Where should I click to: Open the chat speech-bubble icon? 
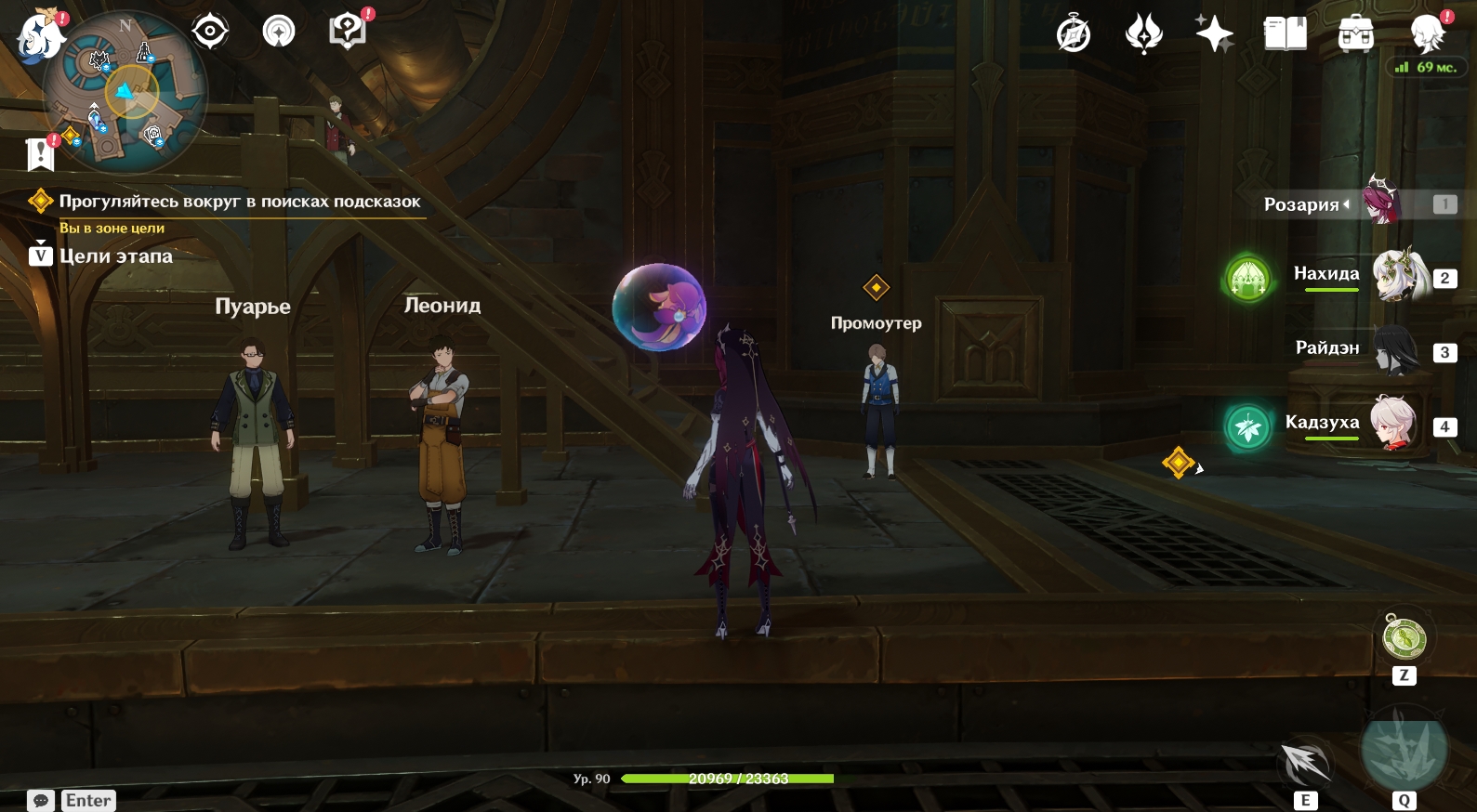pyautogui.click(x=41, y=801)
